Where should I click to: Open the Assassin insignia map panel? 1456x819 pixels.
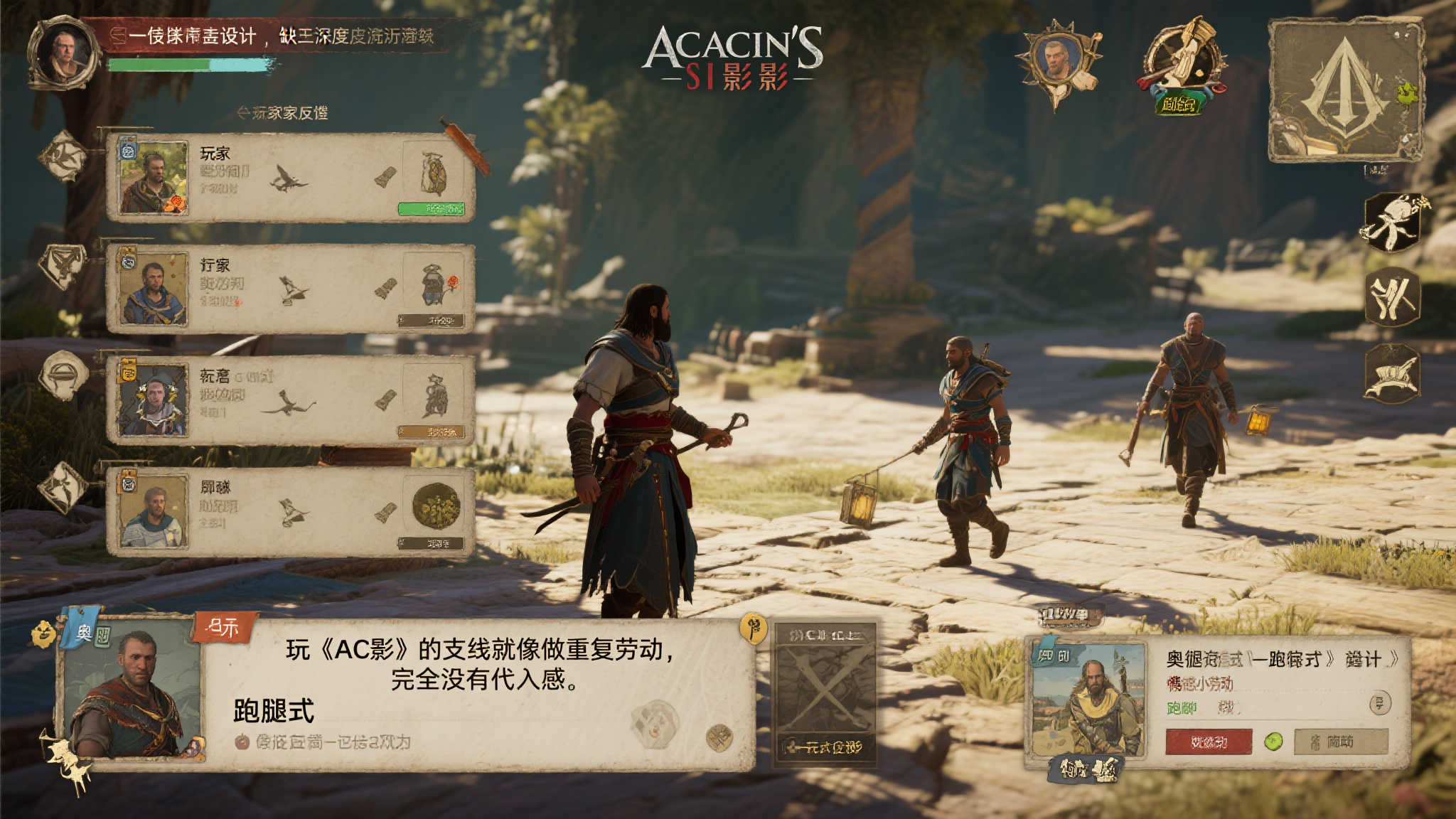(1344, 90)
